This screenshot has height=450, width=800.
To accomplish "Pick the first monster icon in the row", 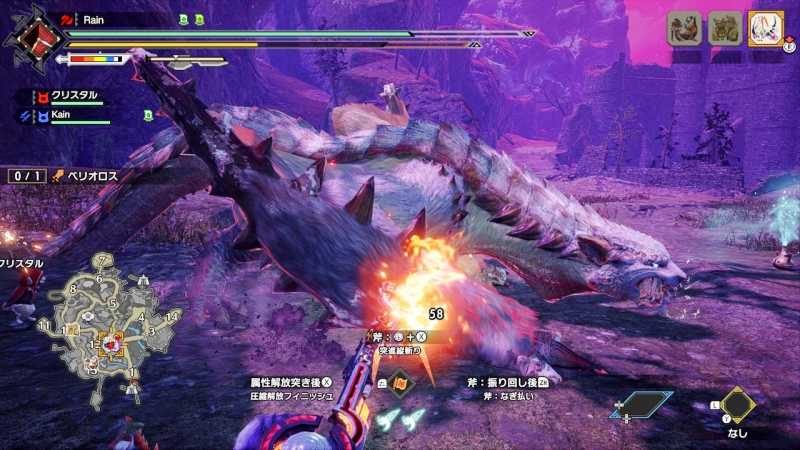I will pyautogui.click(x=685, y=29).
